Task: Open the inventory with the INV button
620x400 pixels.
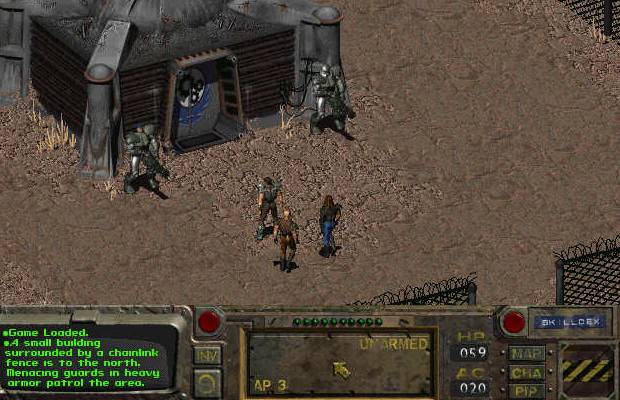Action: [207, 355]
